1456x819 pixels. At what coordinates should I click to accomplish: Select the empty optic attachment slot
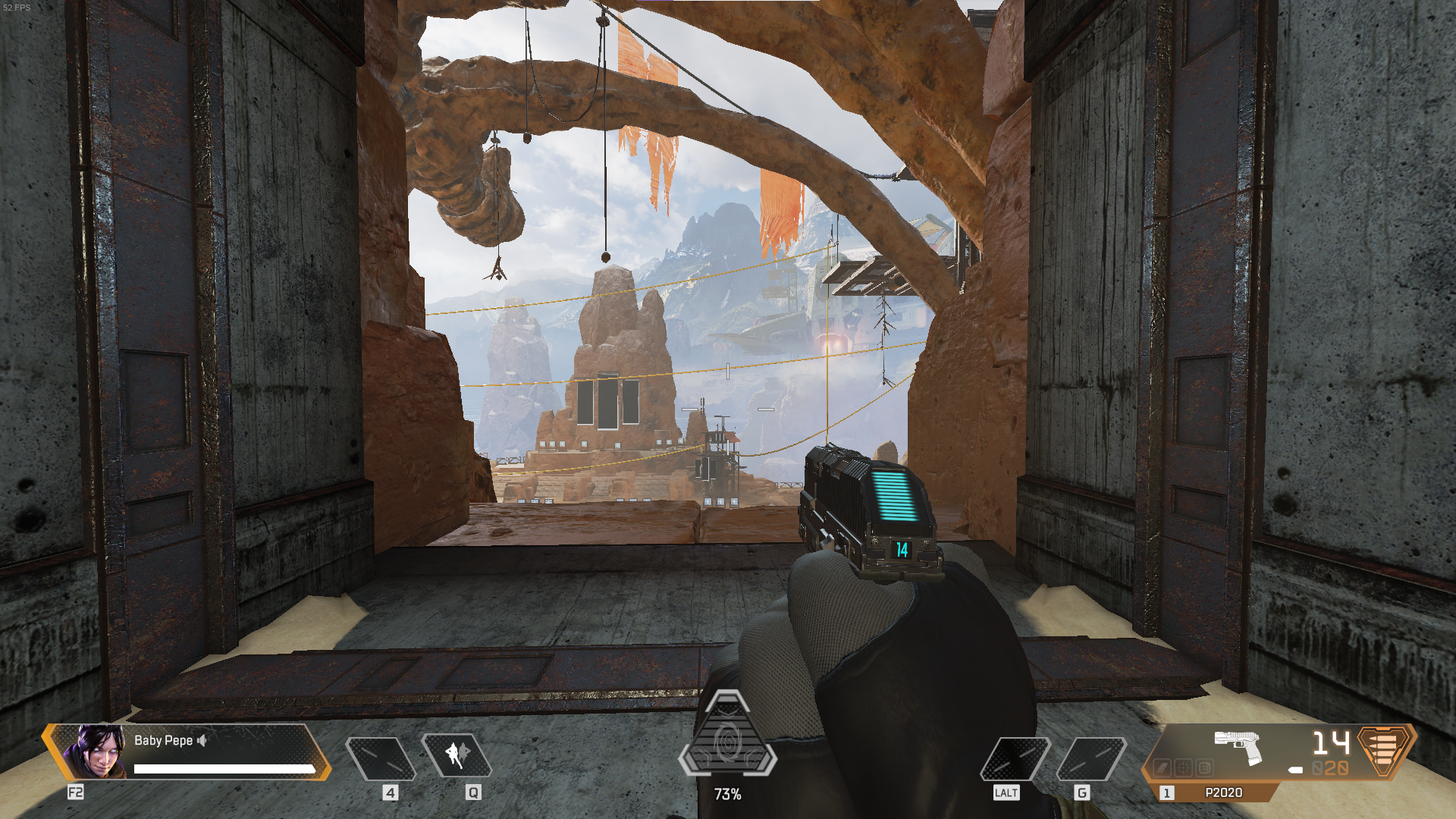[1184, 767]
